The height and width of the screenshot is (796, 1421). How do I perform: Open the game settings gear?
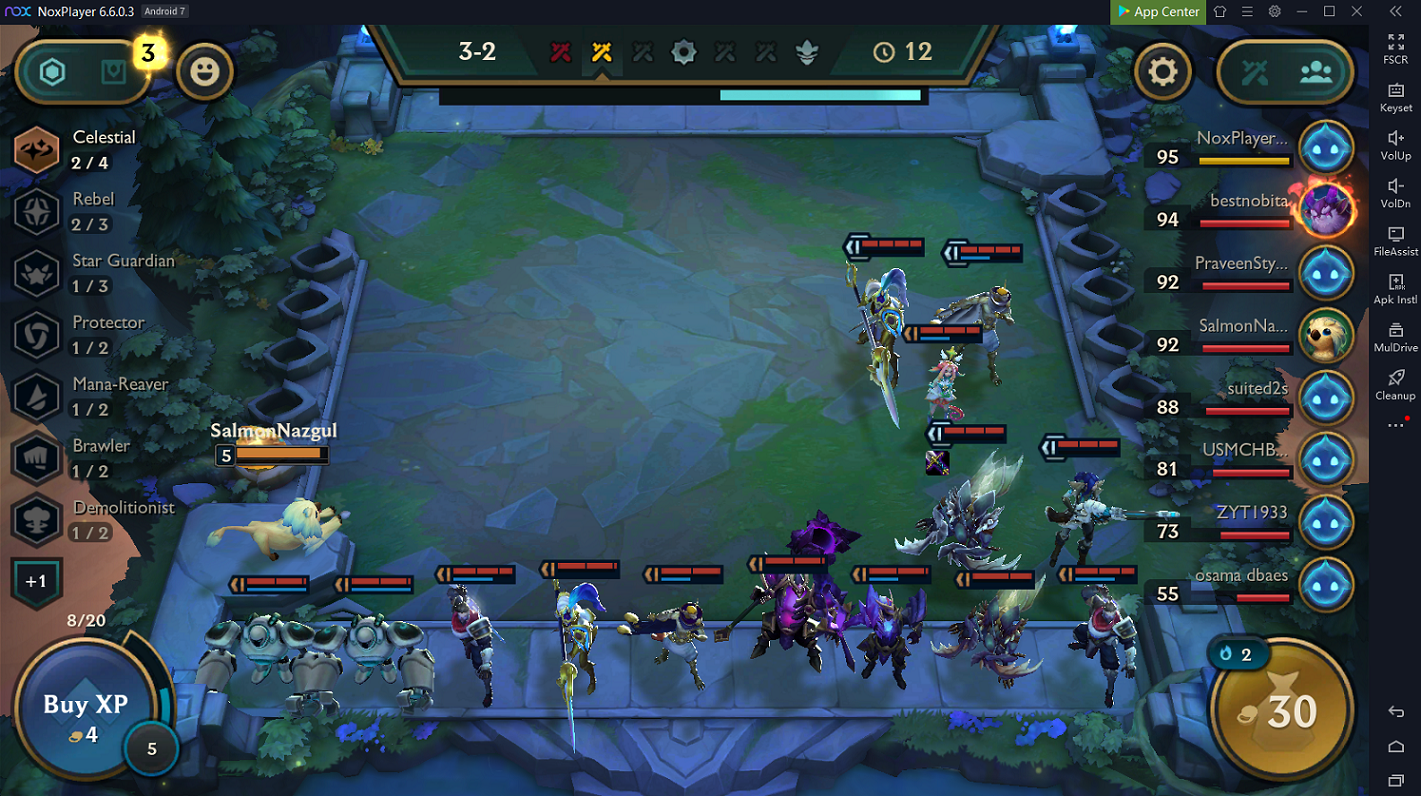(1162, 71)
